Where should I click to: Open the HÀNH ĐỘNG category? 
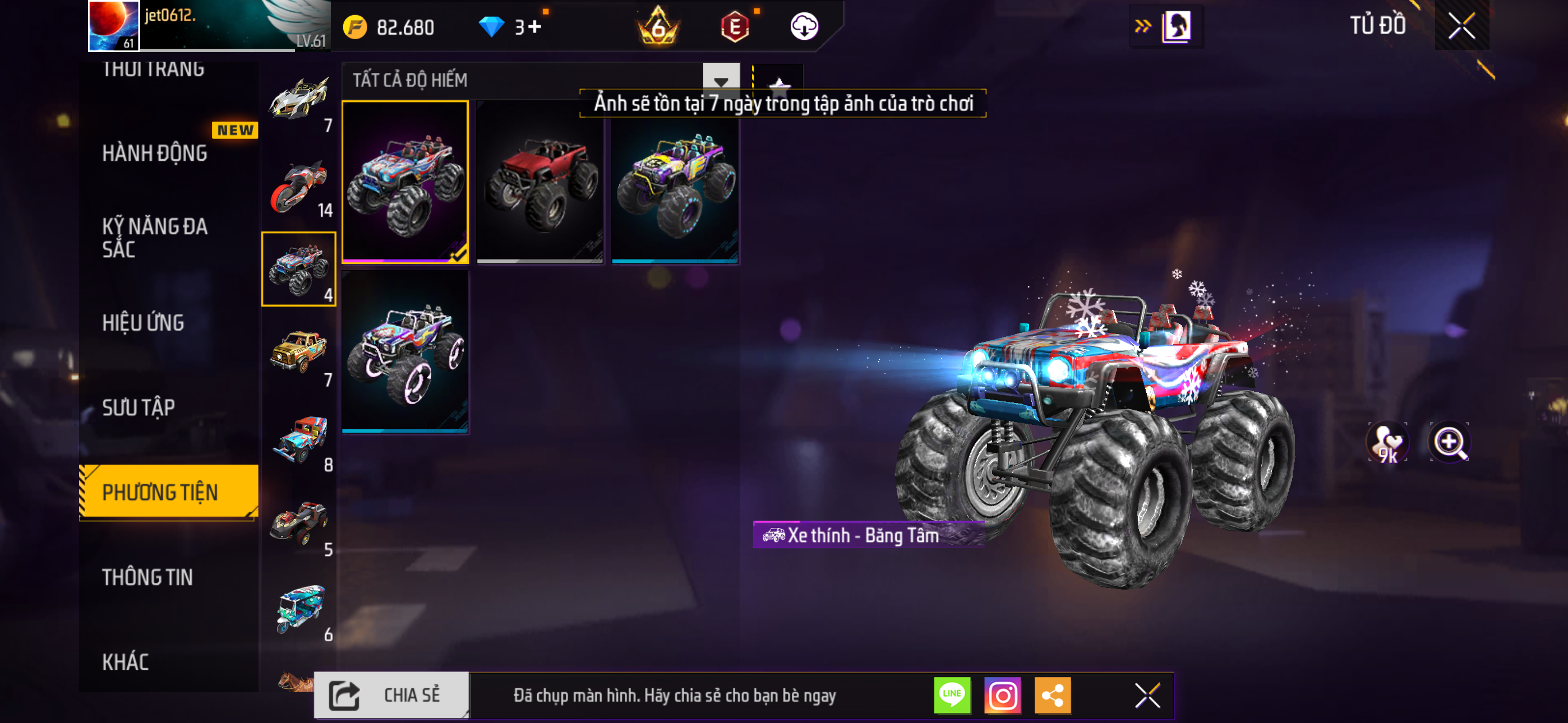pos(155,154)
